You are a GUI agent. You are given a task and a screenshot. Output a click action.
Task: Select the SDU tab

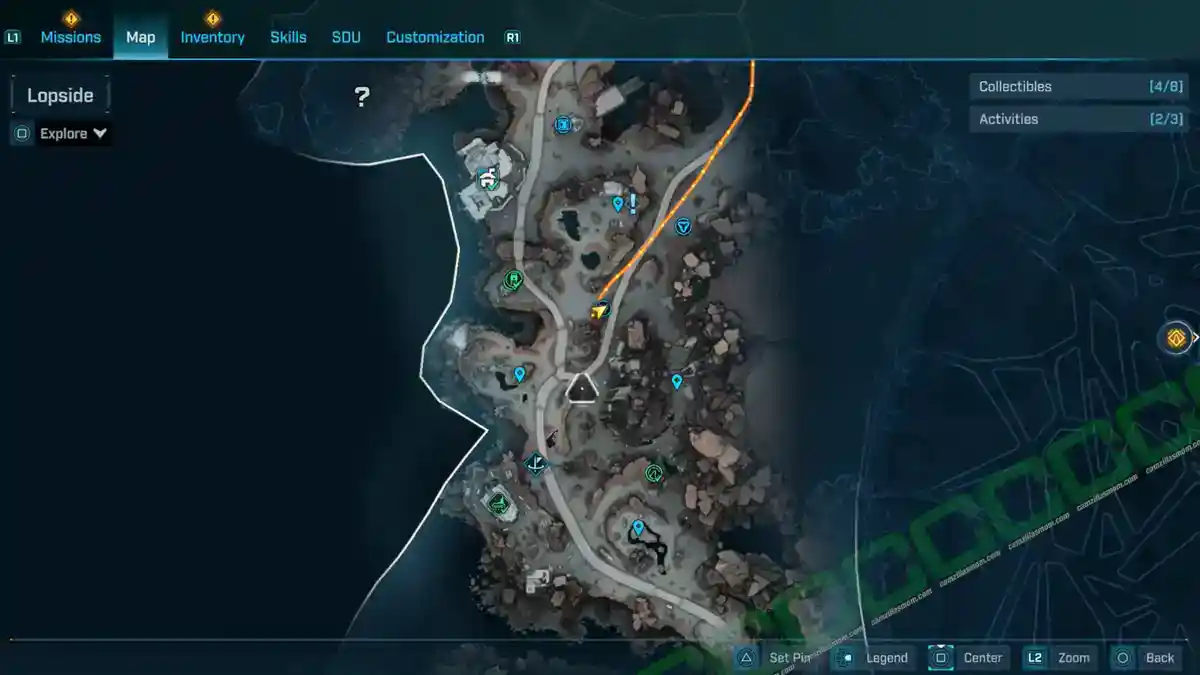[346, 37]
